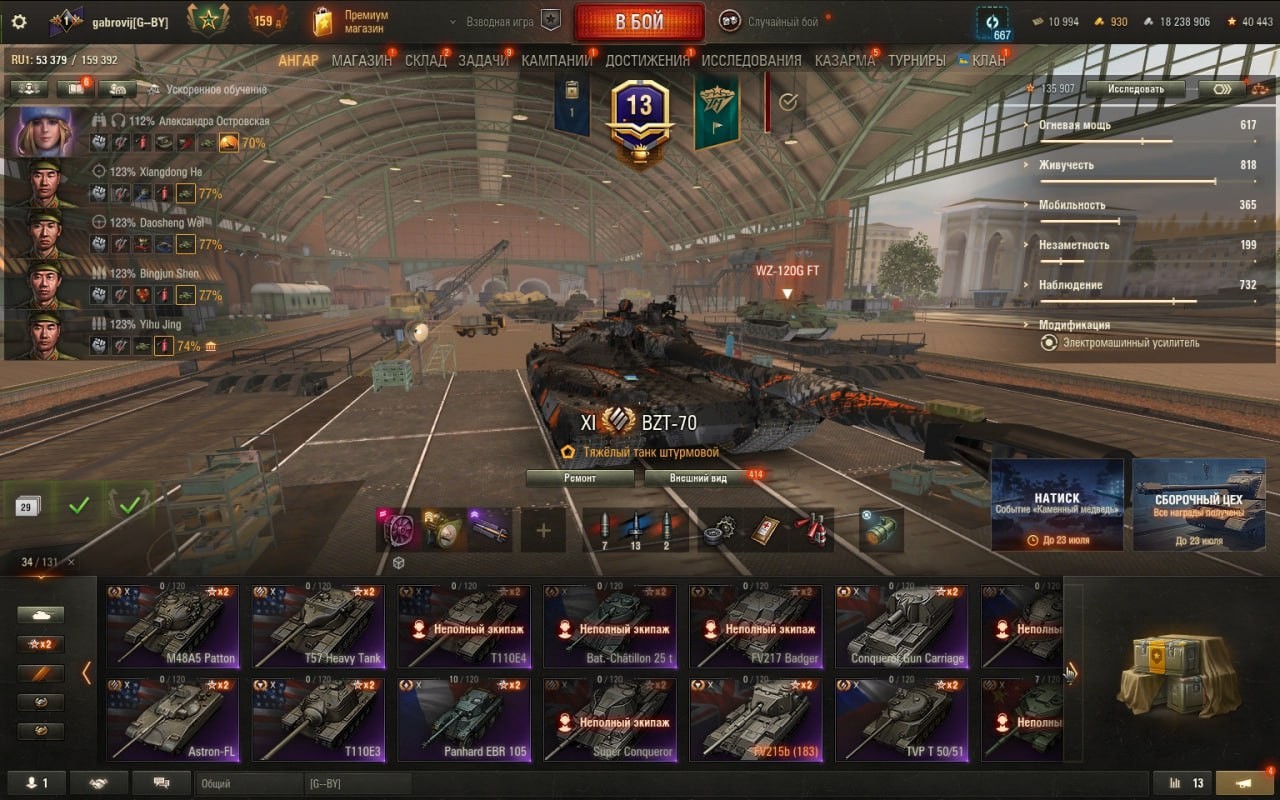Show the КАЗАРМА tab

pyautogui.click(x=844, y=60)
